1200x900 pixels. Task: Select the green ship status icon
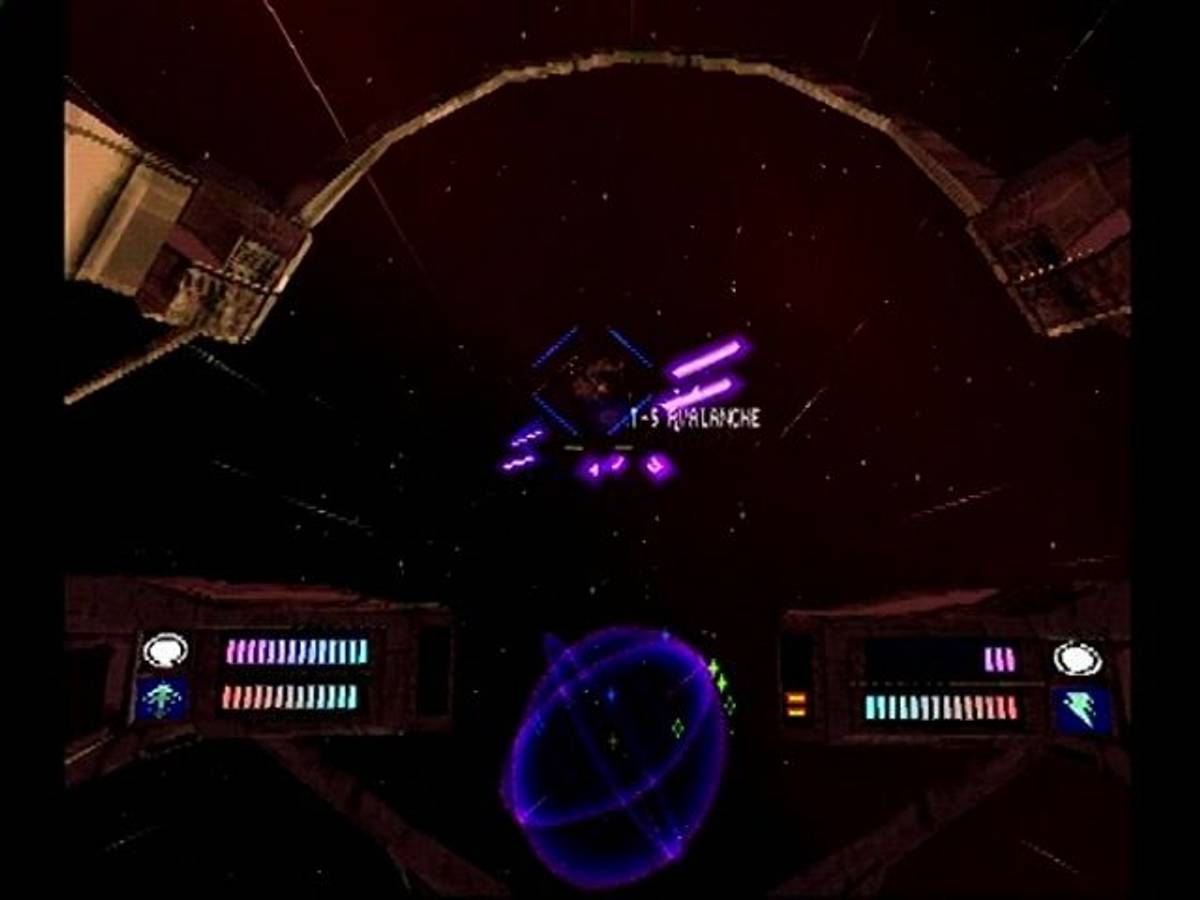[162, 699]
